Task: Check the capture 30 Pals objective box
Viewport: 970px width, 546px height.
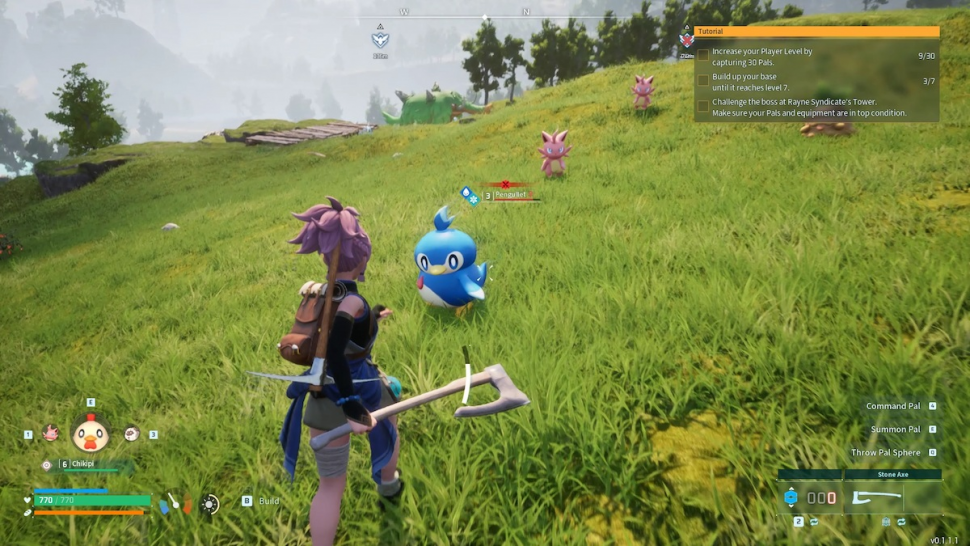Action: point(703,55)
